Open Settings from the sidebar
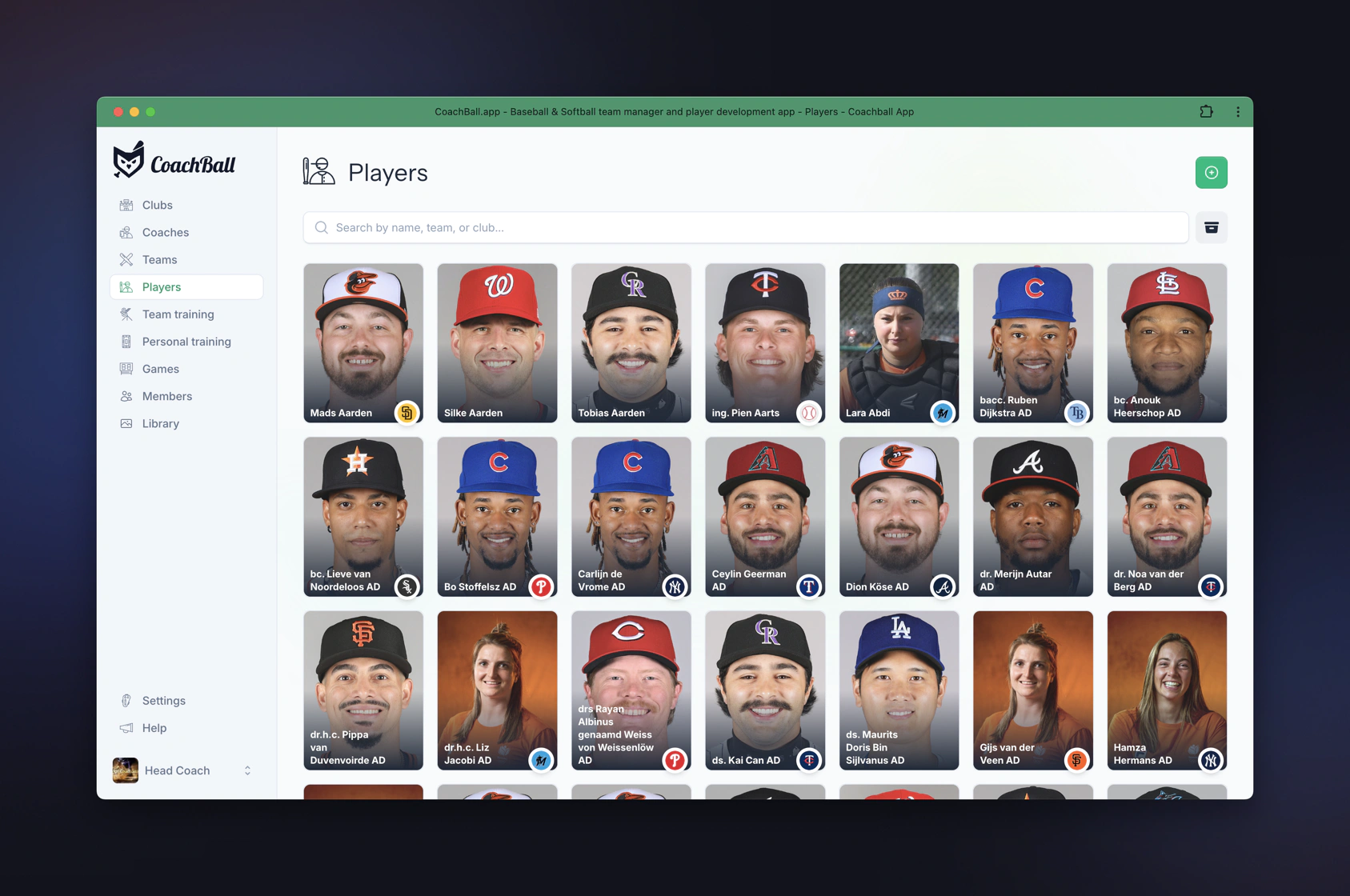The image size is (1350, 896). click(x=163, y=700)
